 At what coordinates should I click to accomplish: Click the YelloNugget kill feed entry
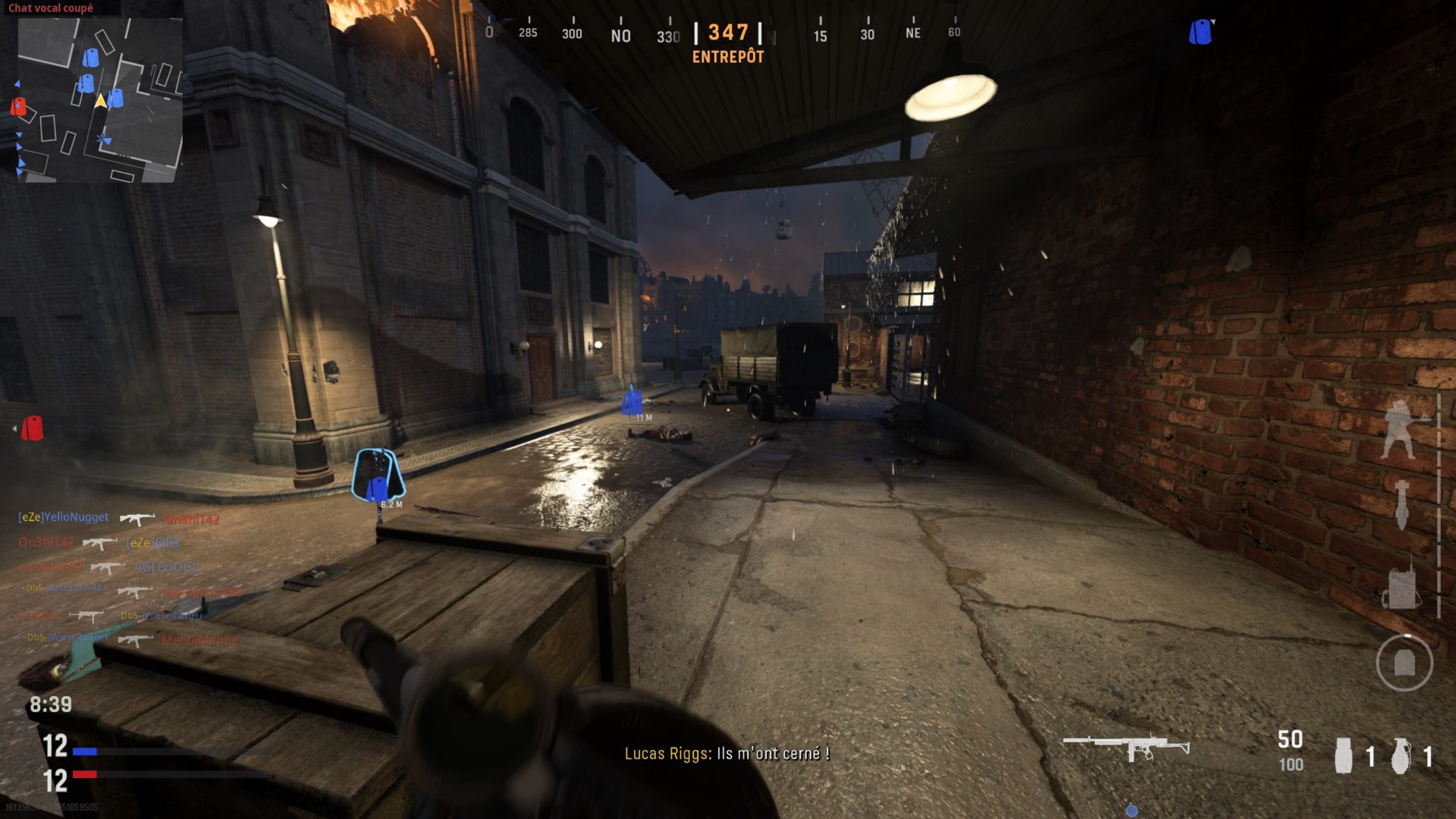[x=64, y=517]
